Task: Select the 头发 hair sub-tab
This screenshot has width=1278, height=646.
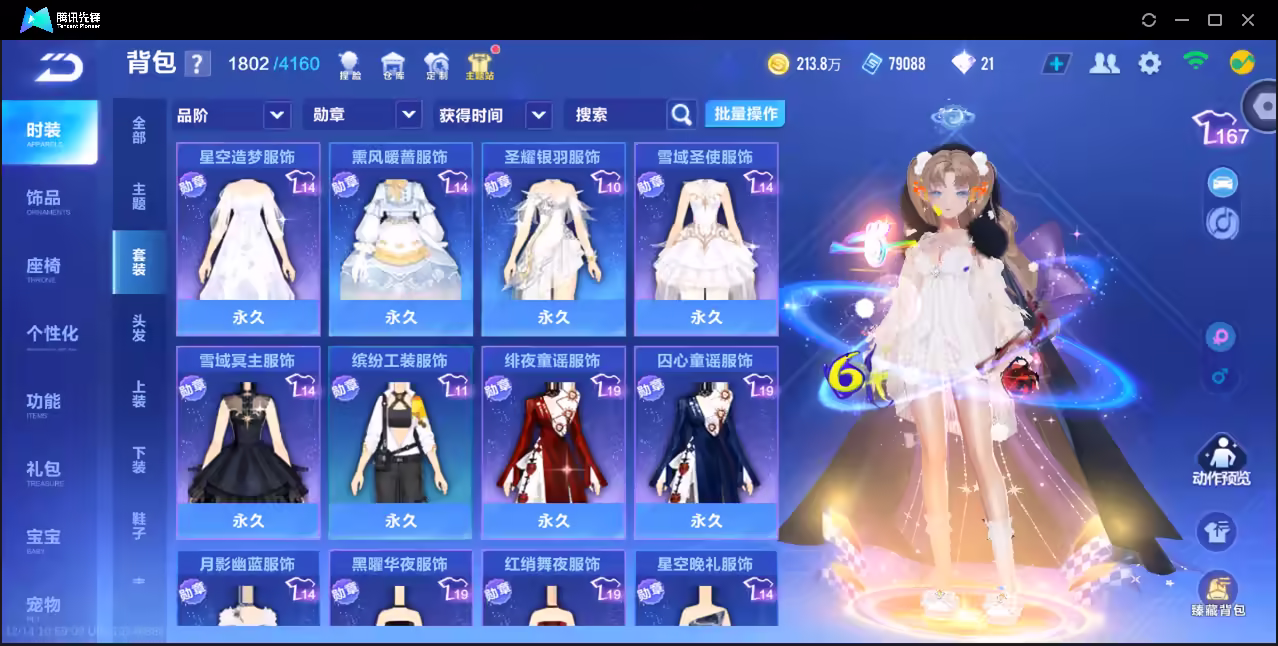Action: (139, 328)
